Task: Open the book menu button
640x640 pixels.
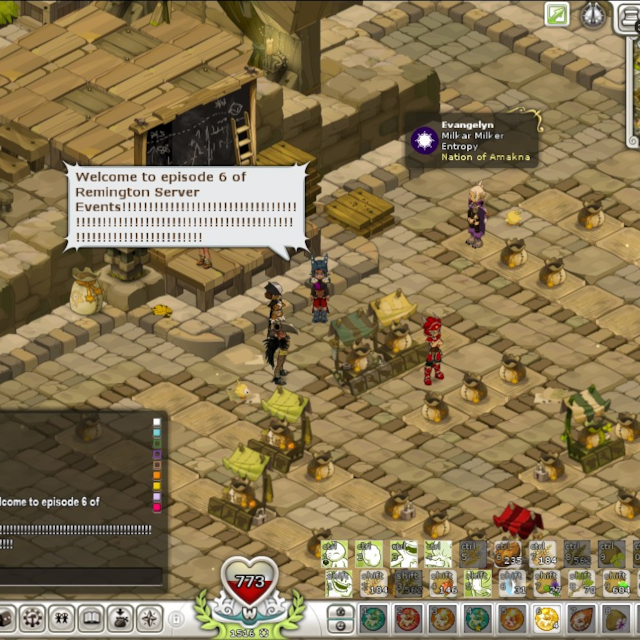Action: tap(91, 618)
